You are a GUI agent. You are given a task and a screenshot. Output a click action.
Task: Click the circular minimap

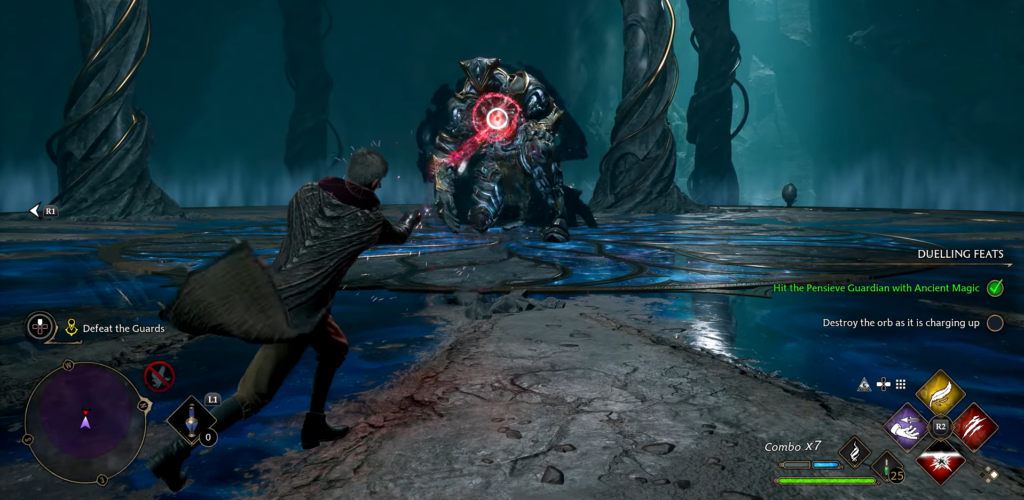click(x=85, y=422)
